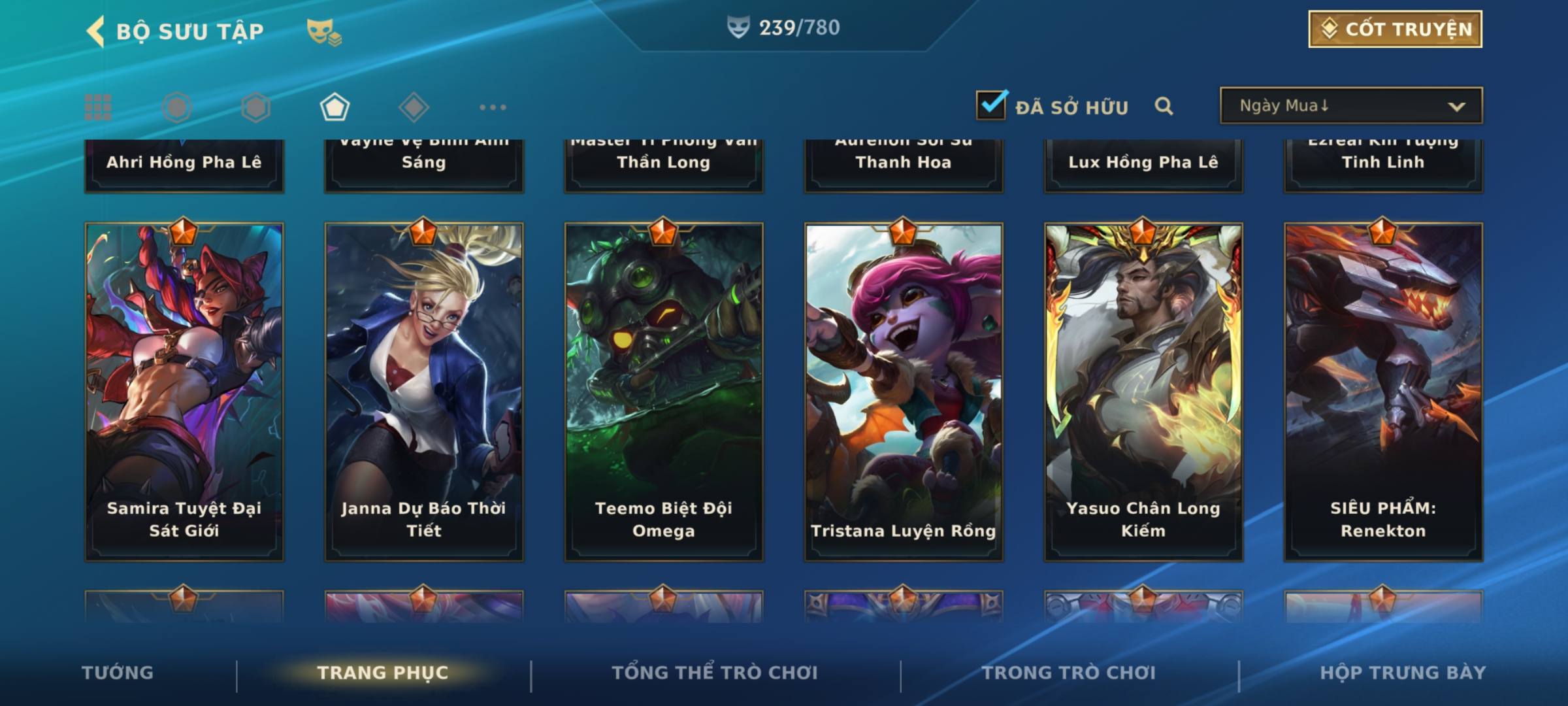View the Teemo Biệt Đội Omega skin
The image size is (1568, 706).
pos(664,392)
